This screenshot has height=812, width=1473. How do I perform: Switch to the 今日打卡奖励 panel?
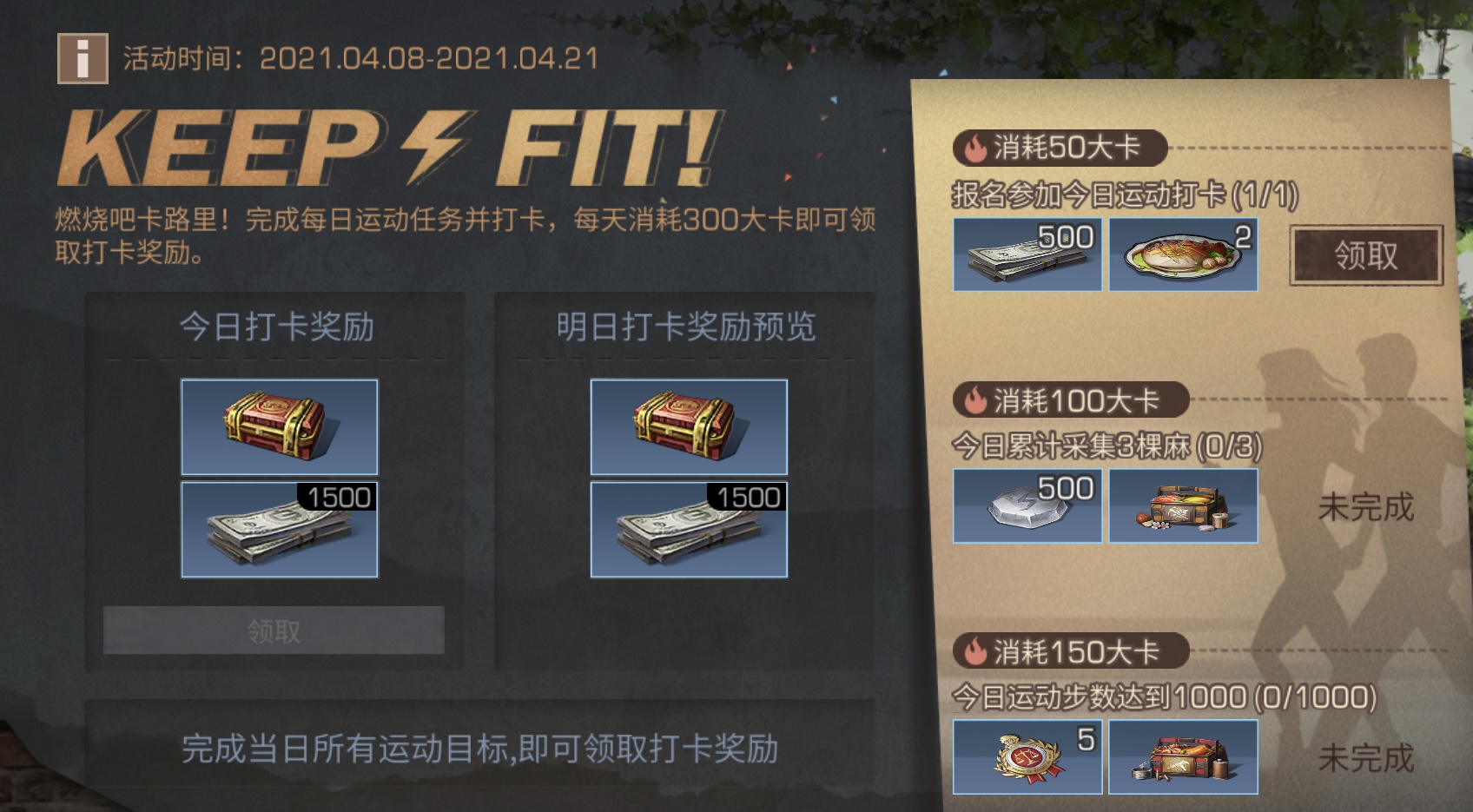click(x=276, y=328)
